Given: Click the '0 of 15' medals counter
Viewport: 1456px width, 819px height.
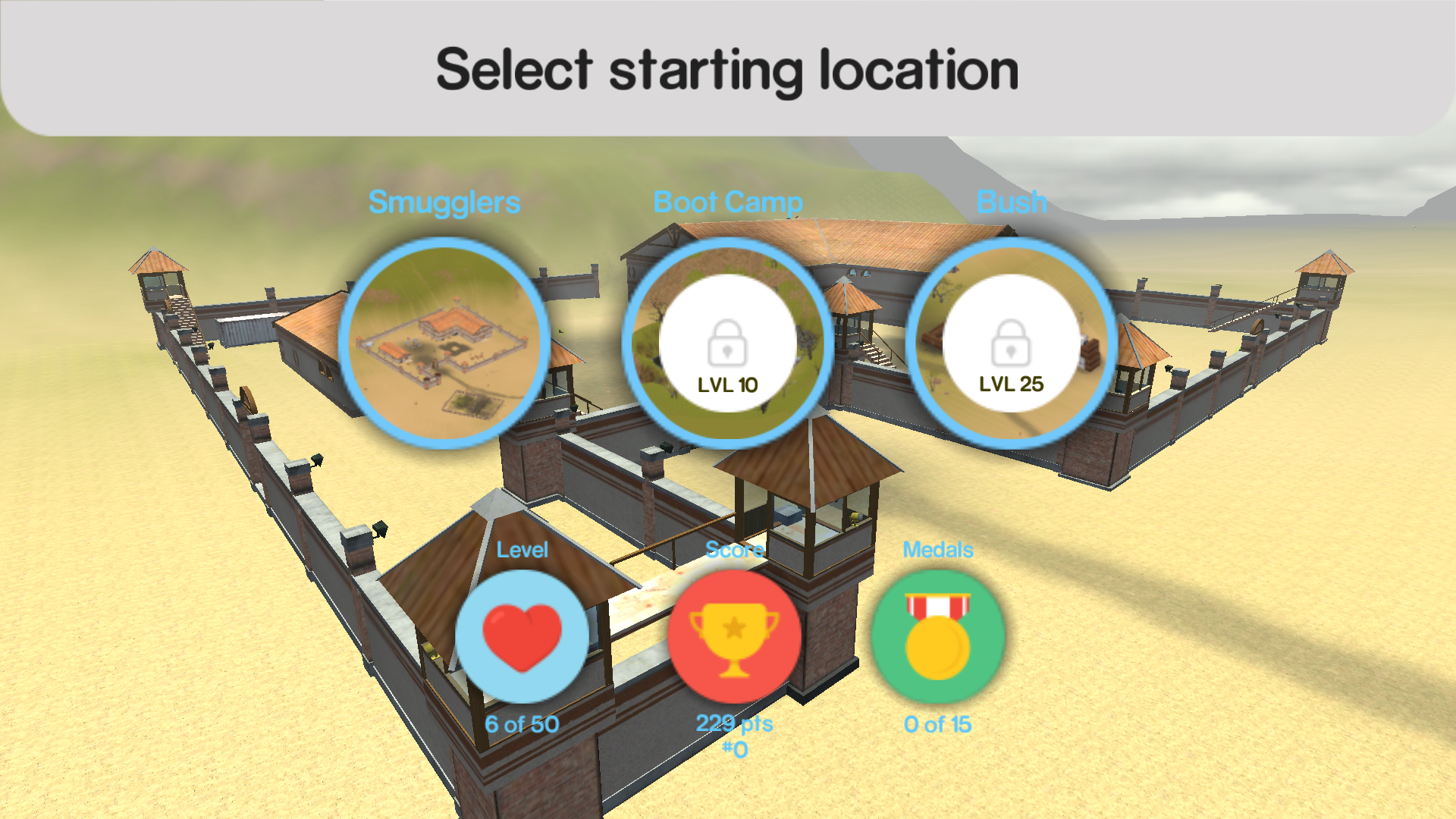Looking at the screenshot, I should point(937,724).
